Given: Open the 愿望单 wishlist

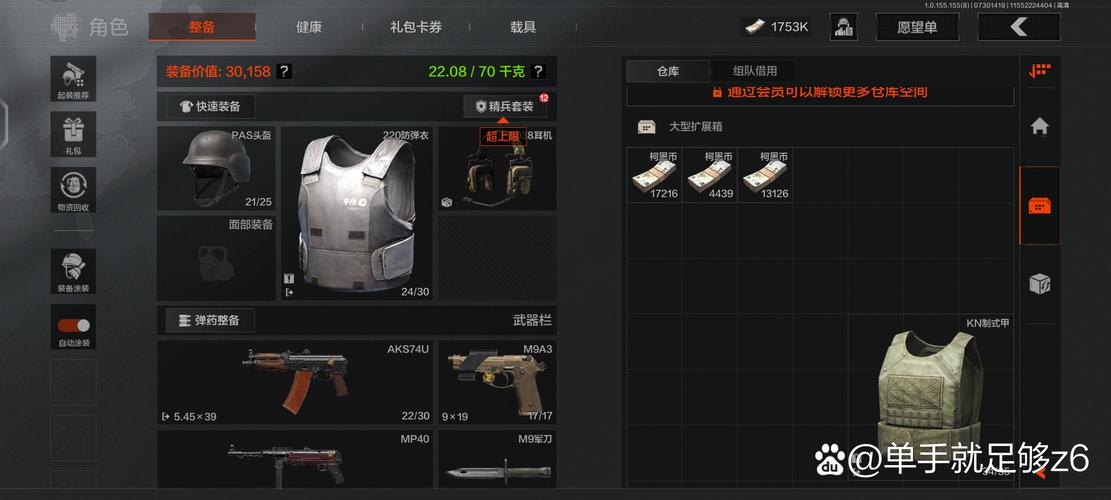Looking at the screenshot, I should click(916, 27).
